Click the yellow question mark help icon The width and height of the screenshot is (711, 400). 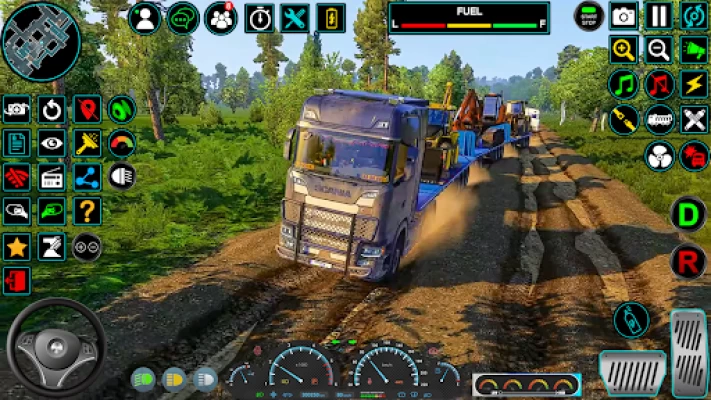[87, 211]
